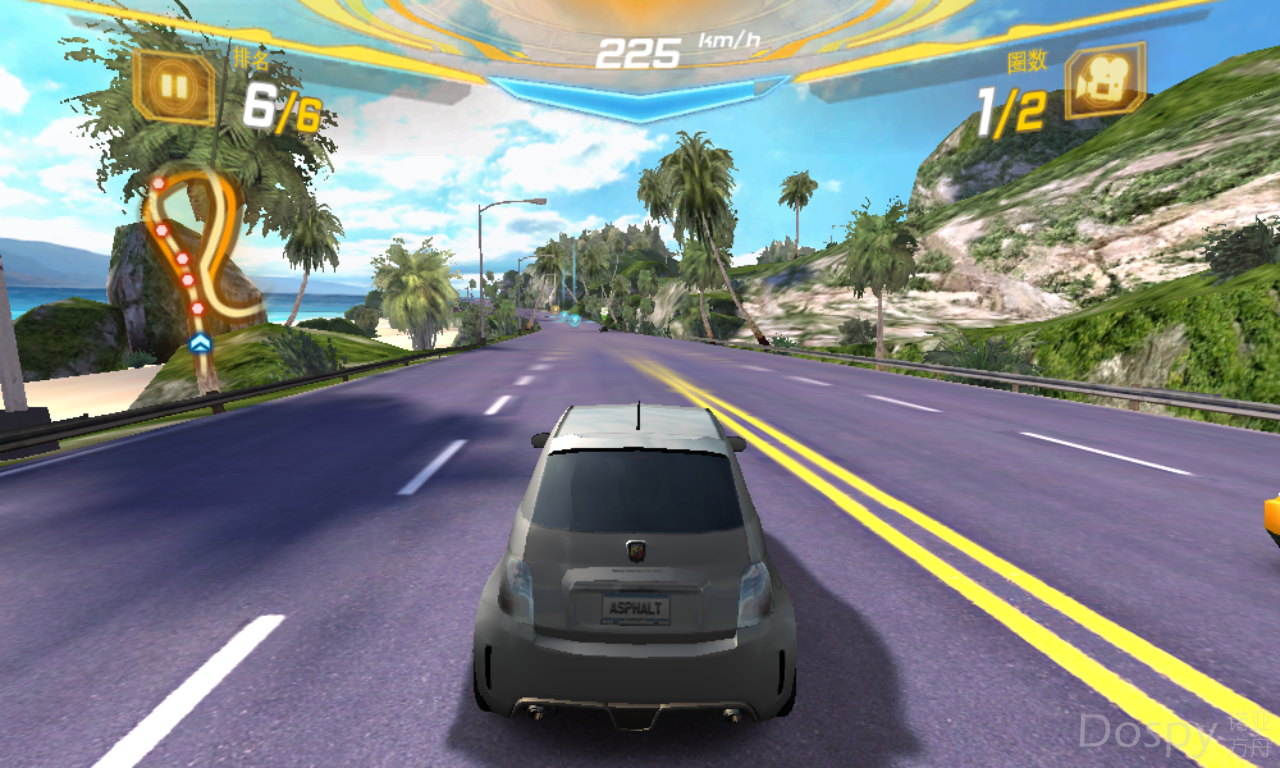Switch camera view using the camera icon
Screen dimensions: 1280x768
point(1104,82)
